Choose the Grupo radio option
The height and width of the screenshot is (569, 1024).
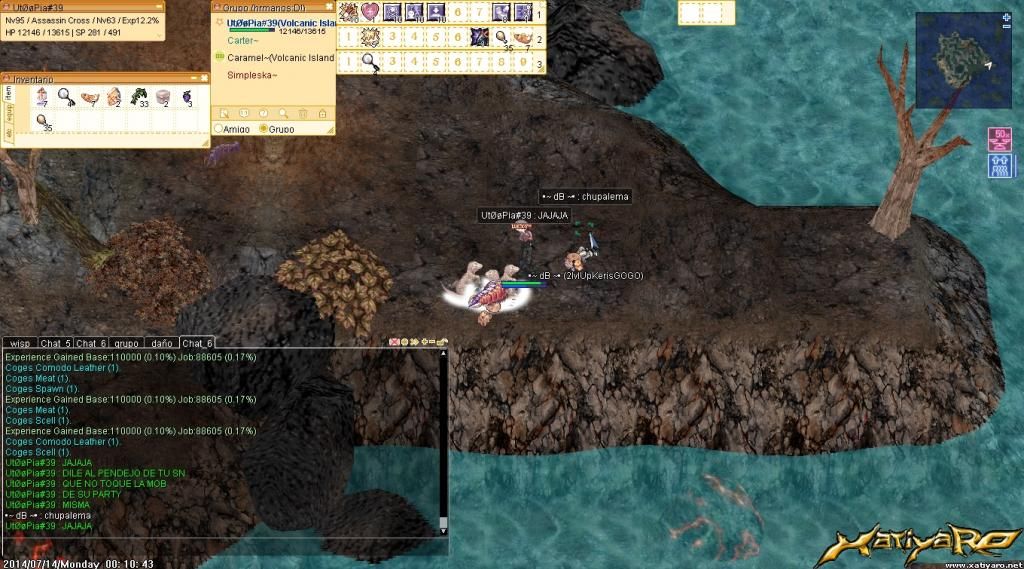tap(263, 129)
